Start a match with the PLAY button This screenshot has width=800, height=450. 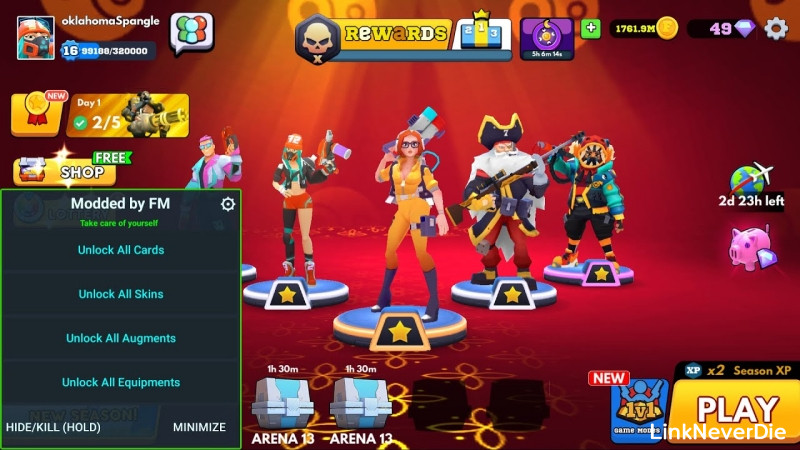tap(737, 410)
